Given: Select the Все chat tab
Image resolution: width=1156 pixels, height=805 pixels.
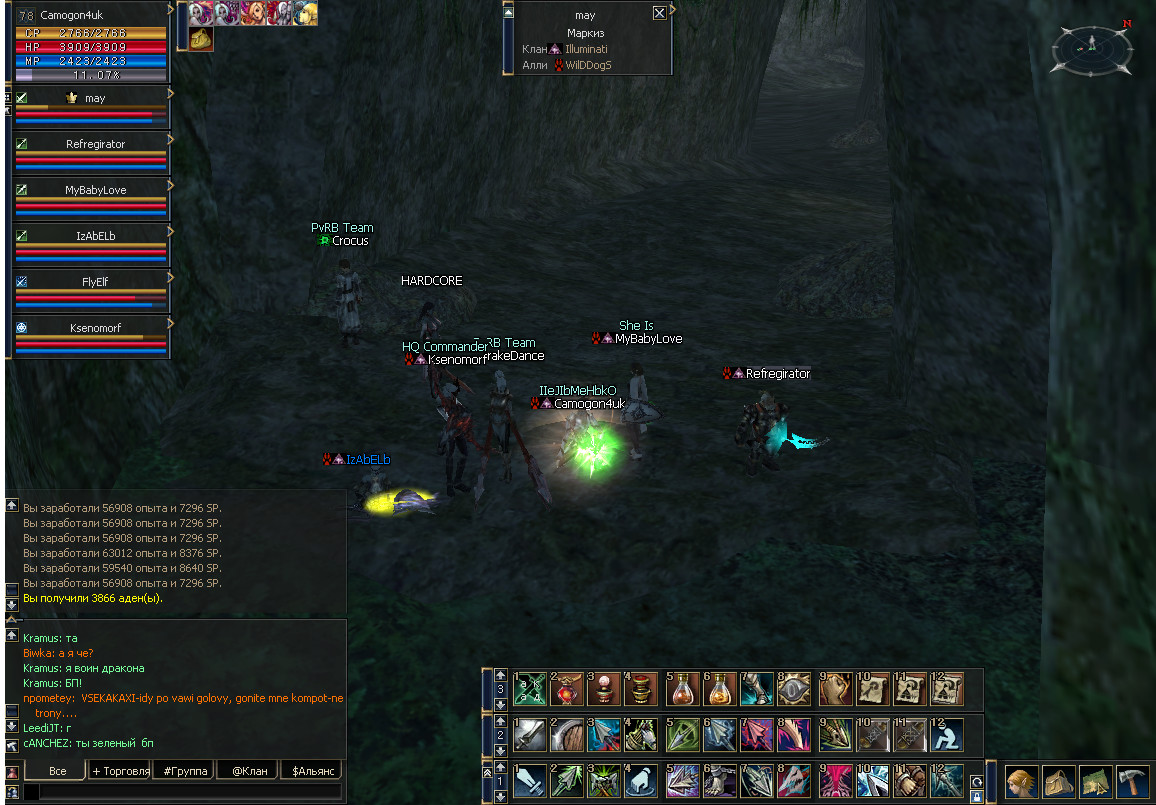Looking at the screenshot, I should pos(57,771).
